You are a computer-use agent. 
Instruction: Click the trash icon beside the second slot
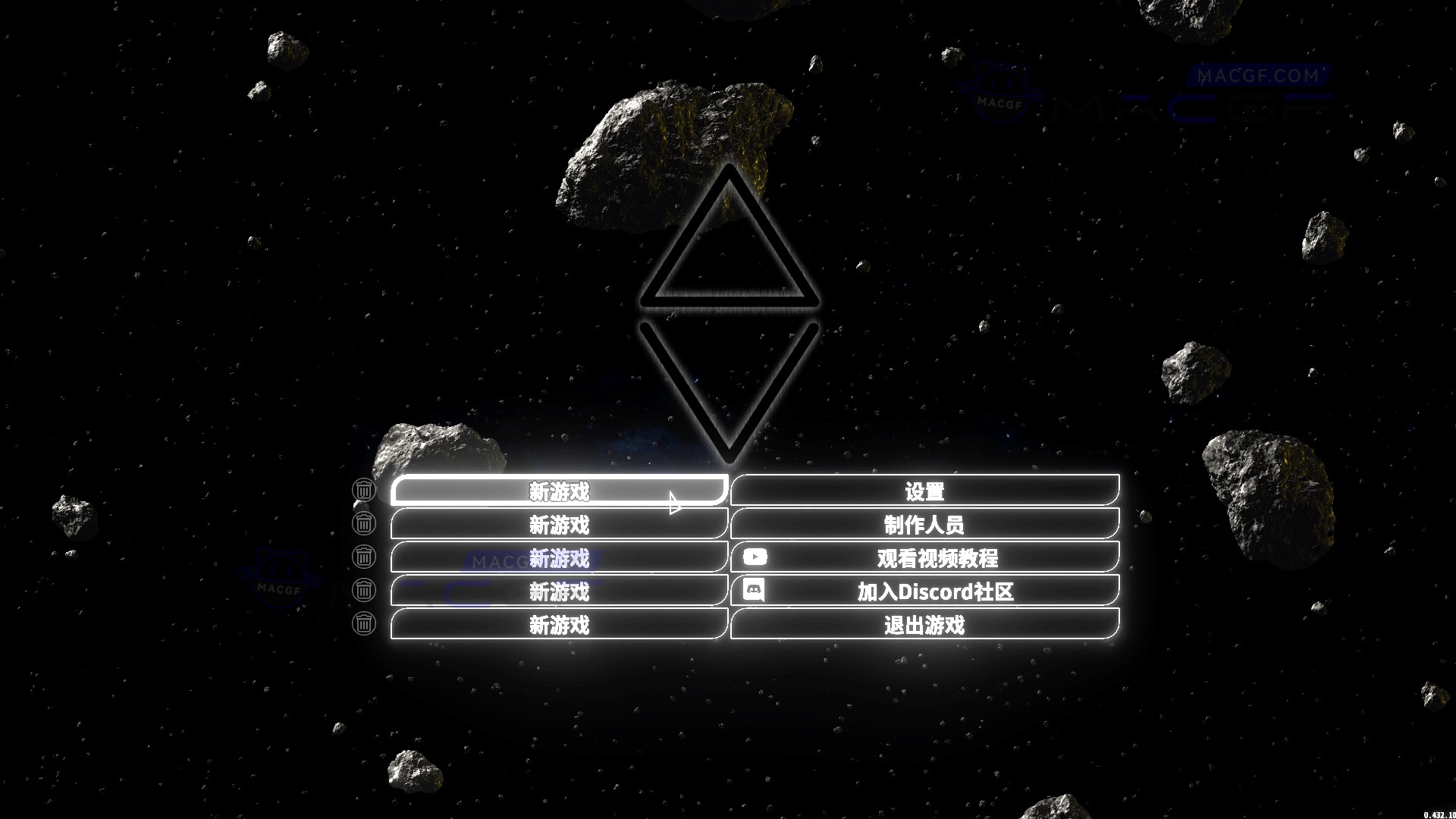(365, 524)
